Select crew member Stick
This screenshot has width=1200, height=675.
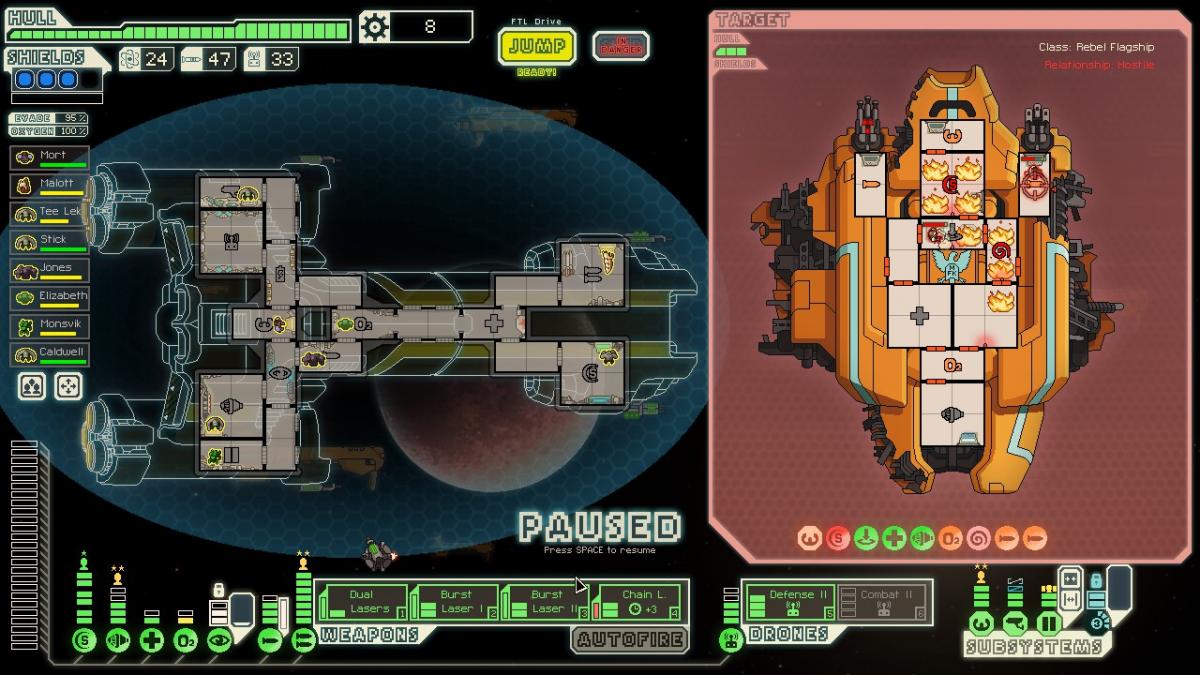[x=50, y=242]
